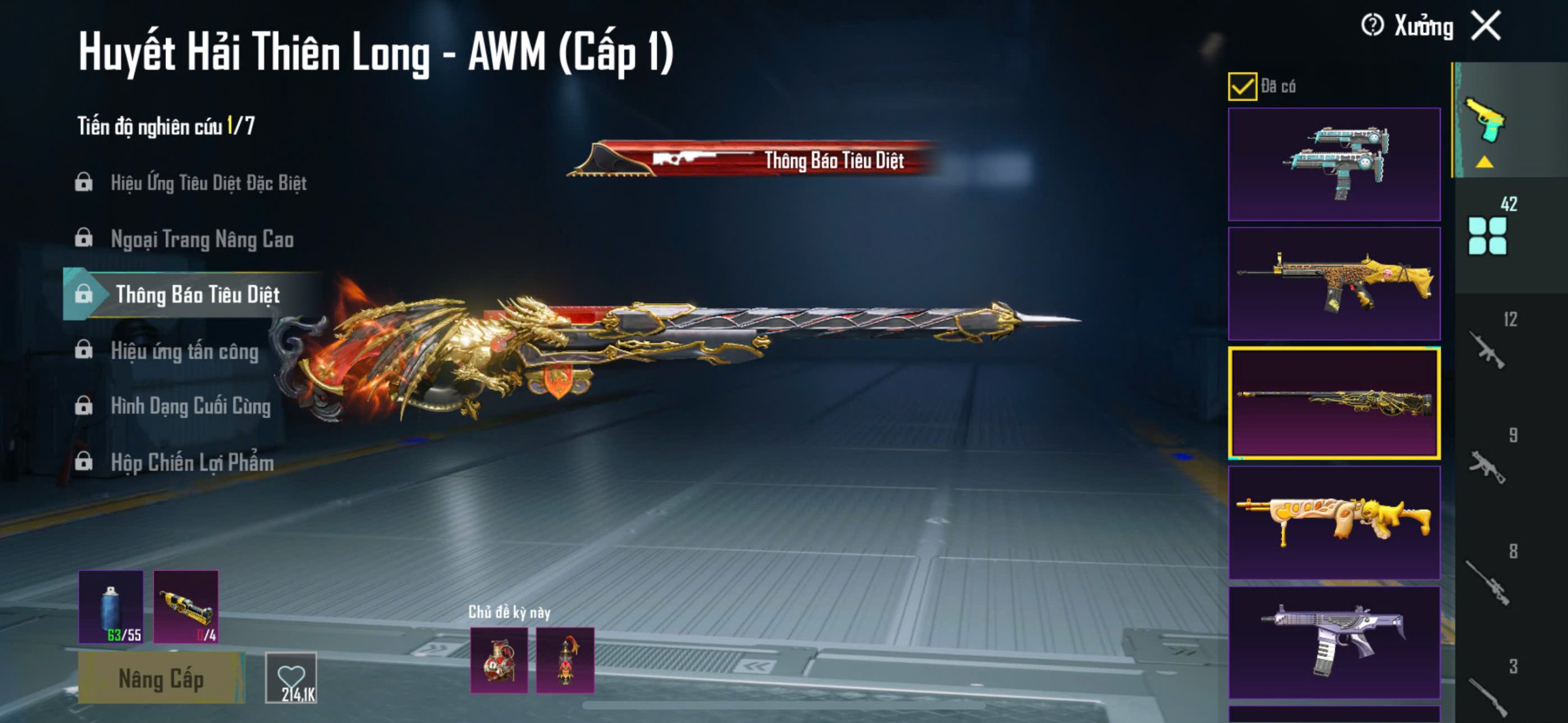The width and height of the screenshot is (1568, 723).
Task: Click the Nâng Cấp upgrade button
Action: click(161, 678)
